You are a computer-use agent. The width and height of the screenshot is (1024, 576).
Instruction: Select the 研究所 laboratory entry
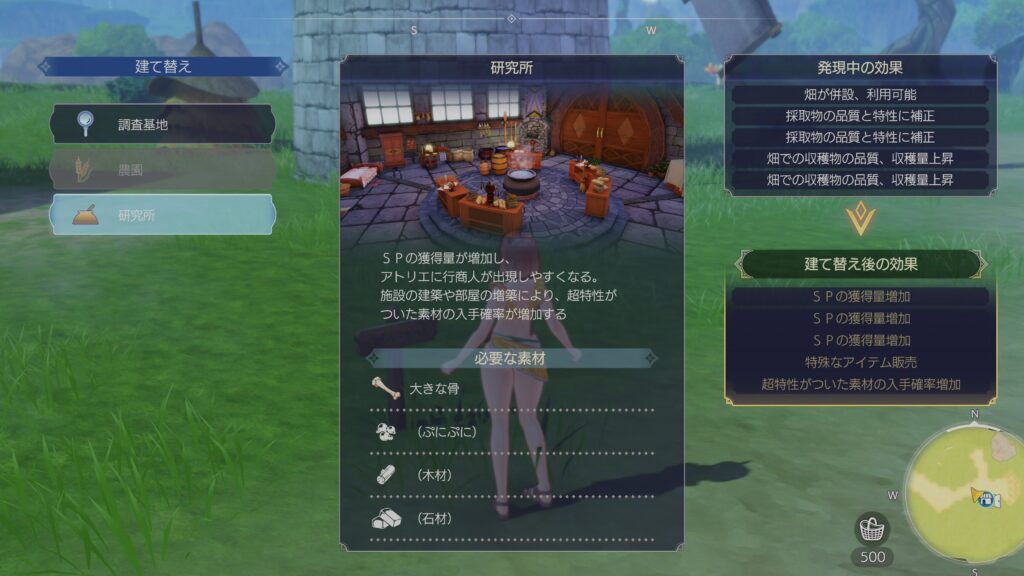tap(163, 215)
